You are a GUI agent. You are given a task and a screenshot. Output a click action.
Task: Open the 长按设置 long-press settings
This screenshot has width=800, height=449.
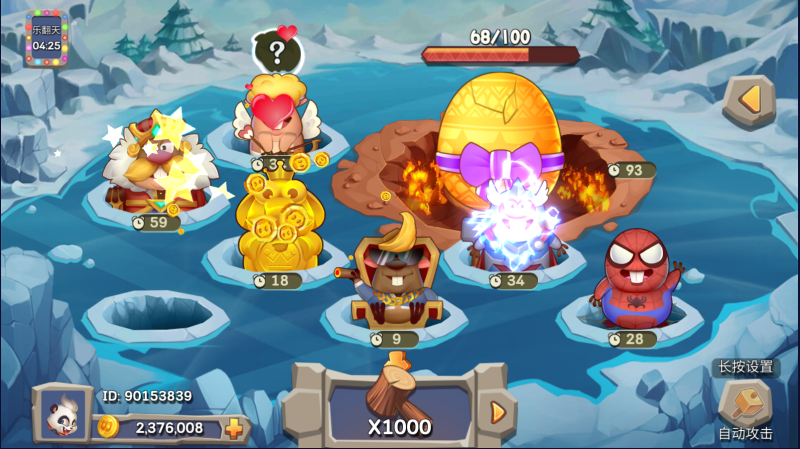coord(746,367)
